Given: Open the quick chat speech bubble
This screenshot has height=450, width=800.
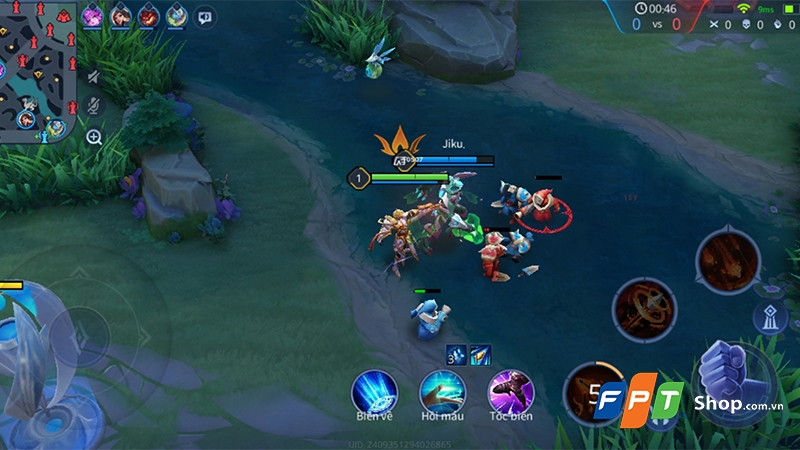Looking at the screenshot, I should pyautogui.click(x=205, y=16).
